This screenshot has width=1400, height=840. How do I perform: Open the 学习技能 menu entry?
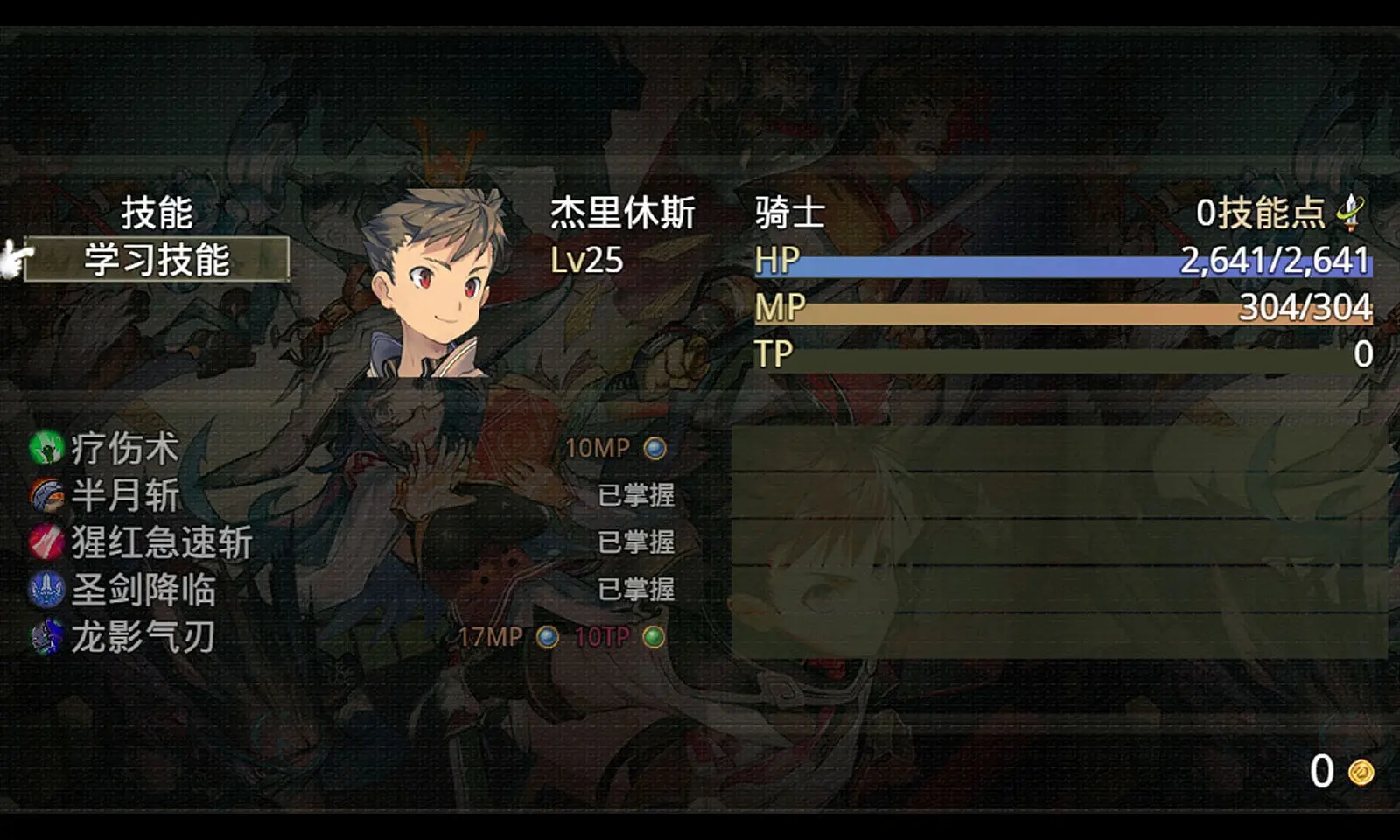click(x=155, y=259)
